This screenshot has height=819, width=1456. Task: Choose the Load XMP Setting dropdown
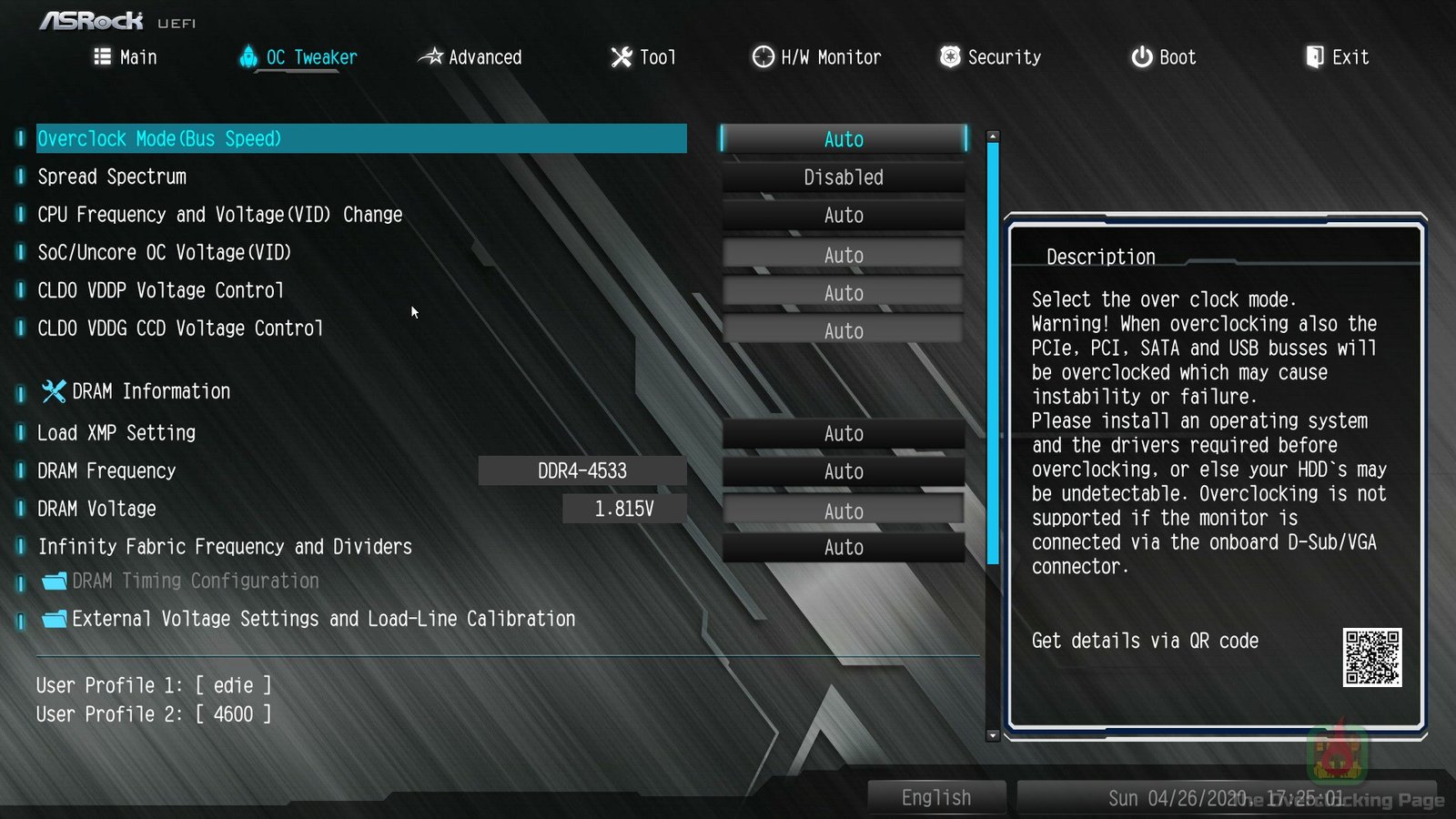point(844,434)
